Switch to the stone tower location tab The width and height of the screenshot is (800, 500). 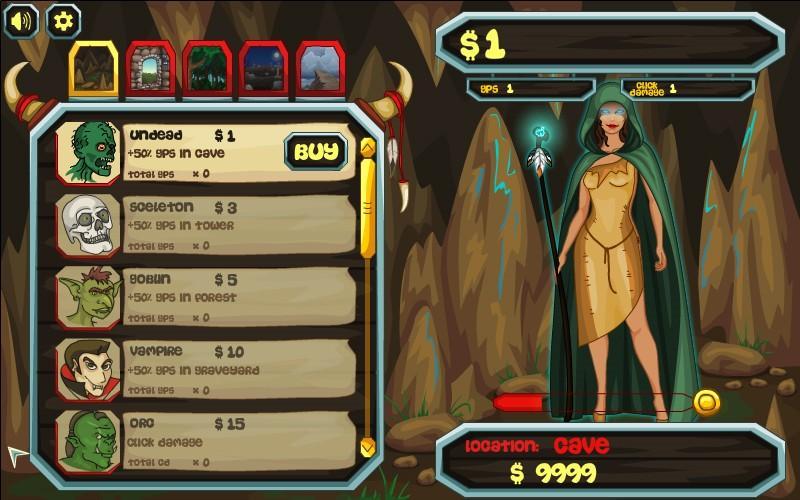coord(151,69)
